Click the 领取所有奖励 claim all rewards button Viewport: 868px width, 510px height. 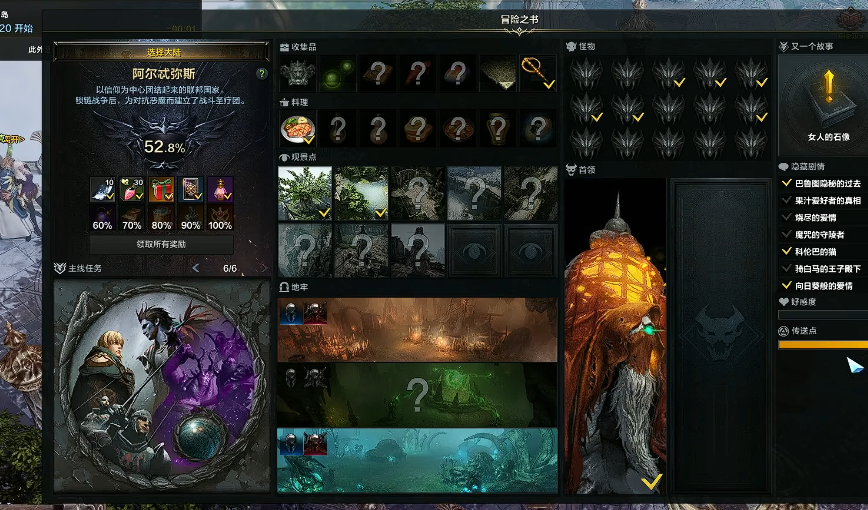pos(160,243)
